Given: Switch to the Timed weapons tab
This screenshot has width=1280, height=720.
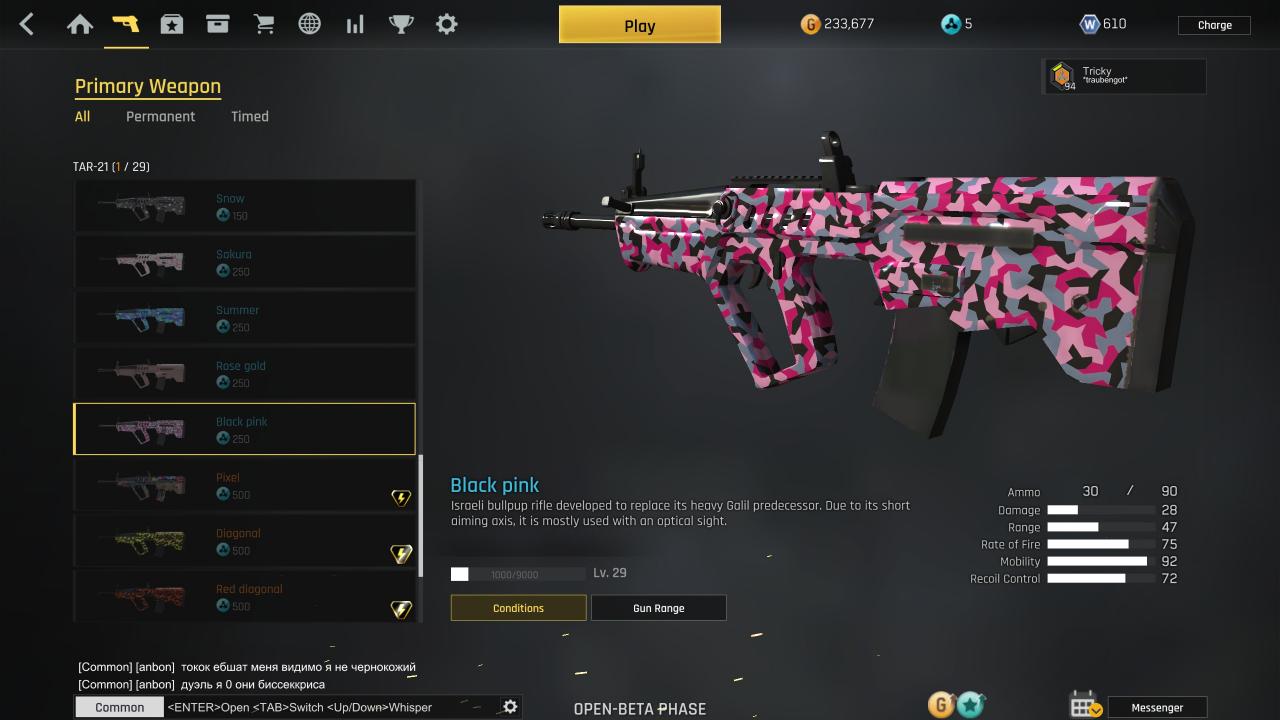Looking at the screenshot, I should (249, 116).
